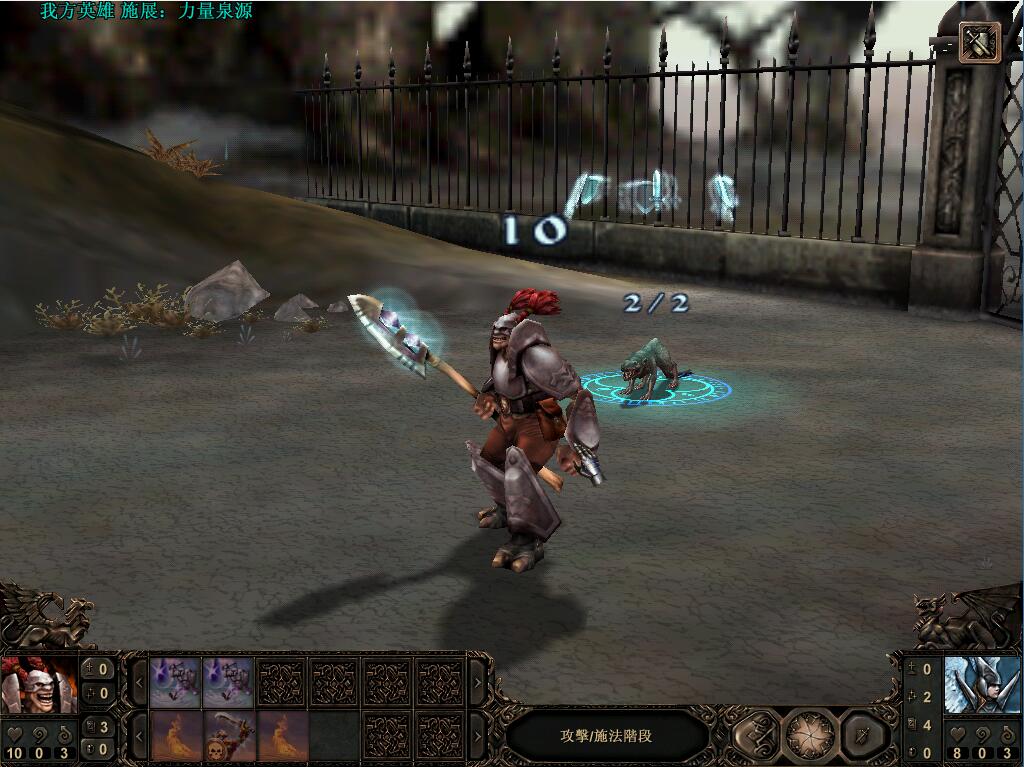This screenshot has height=767, width=1024.
Task: Click the right arrow ending the flame cards row
Action: 477,737
